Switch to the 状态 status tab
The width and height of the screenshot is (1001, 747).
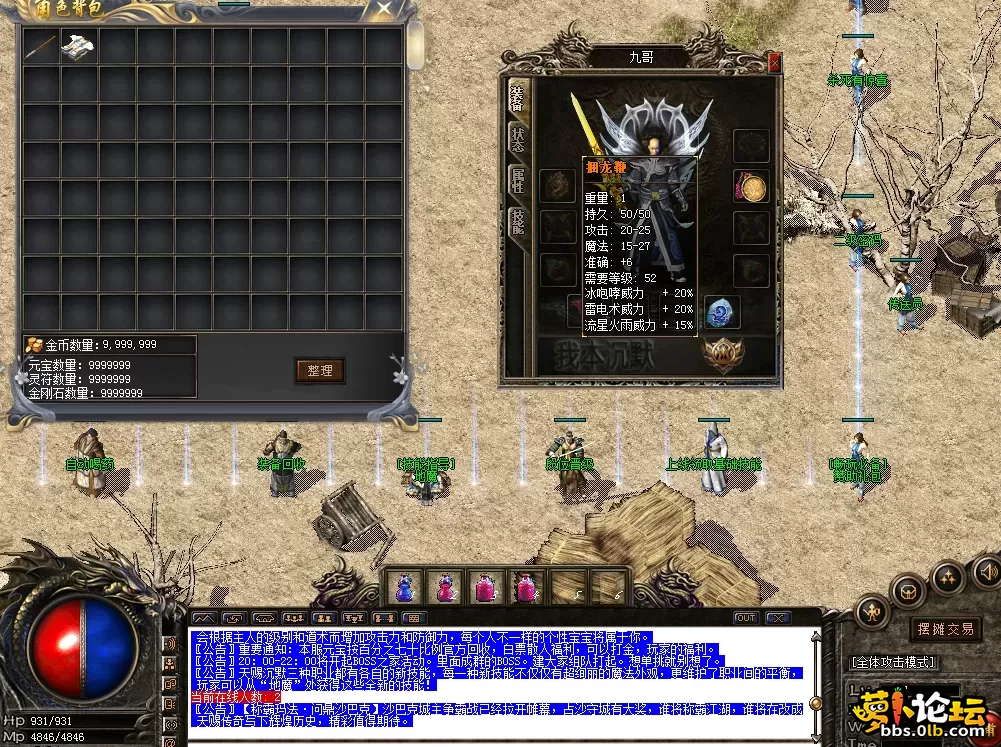(x=517, y=139)
